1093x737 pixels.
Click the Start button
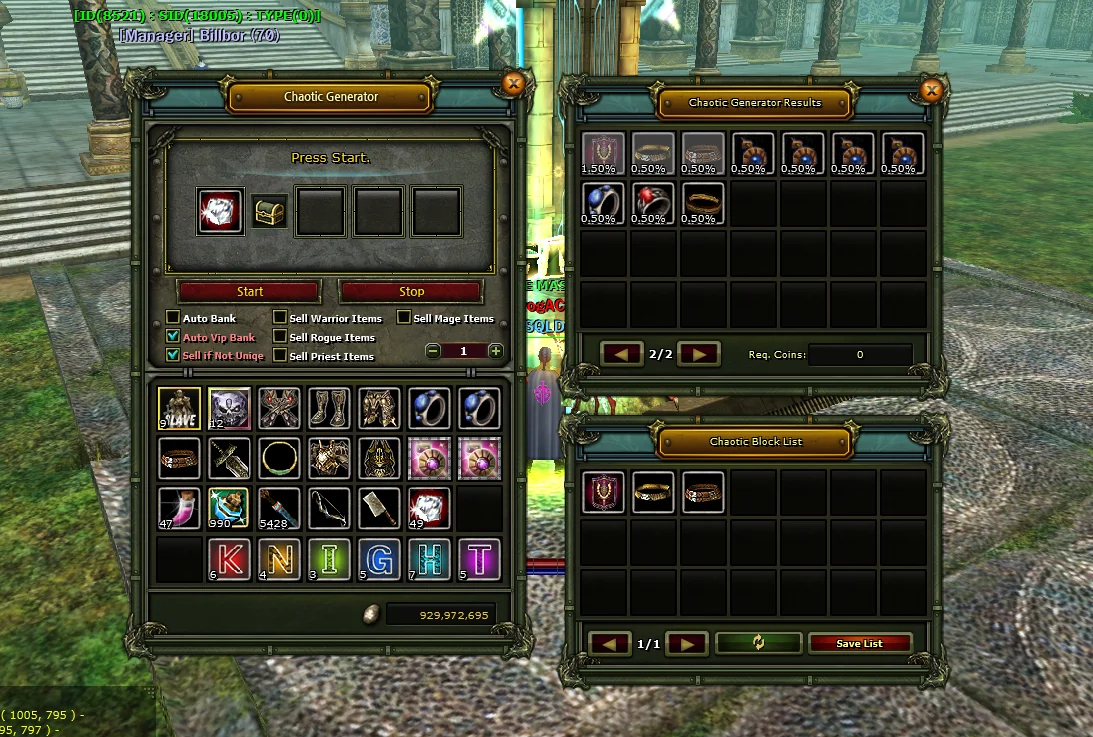[249, 291]
